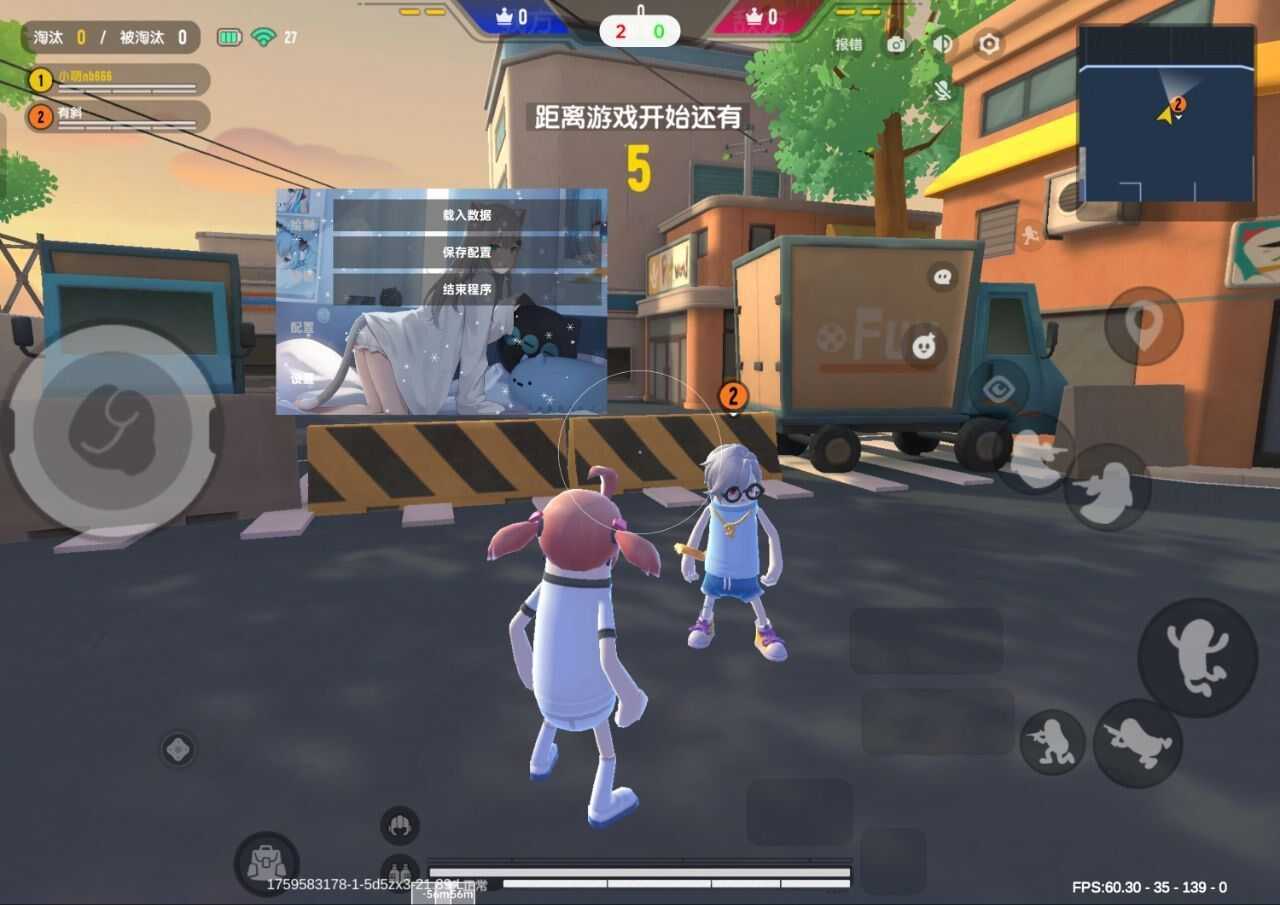Tap the crouch character button
This screenshot has width=1280, height=905.
pyautogui.click(x=1052, y=742)
